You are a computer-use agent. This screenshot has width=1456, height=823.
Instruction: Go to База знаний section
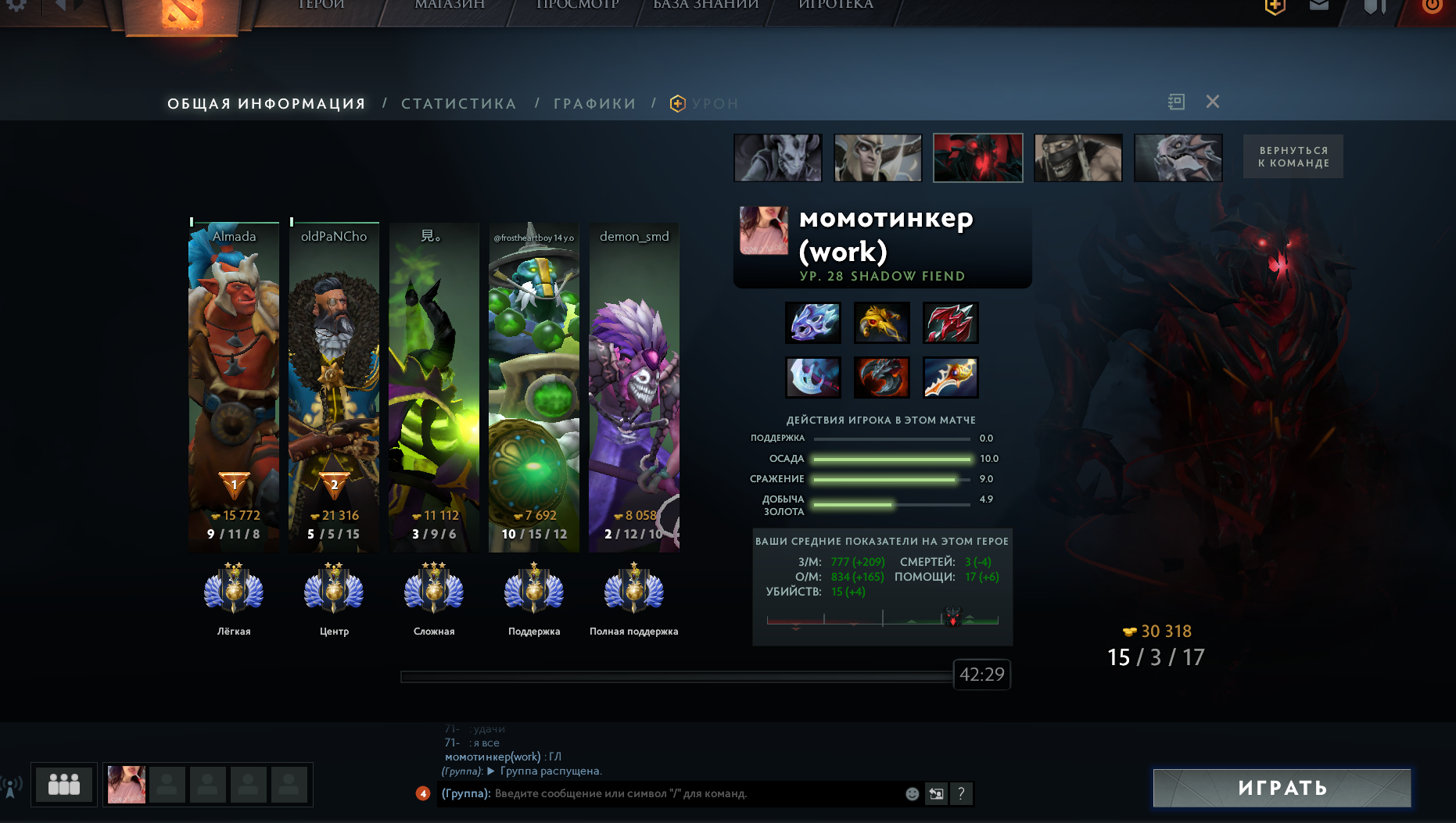[705, 5]
